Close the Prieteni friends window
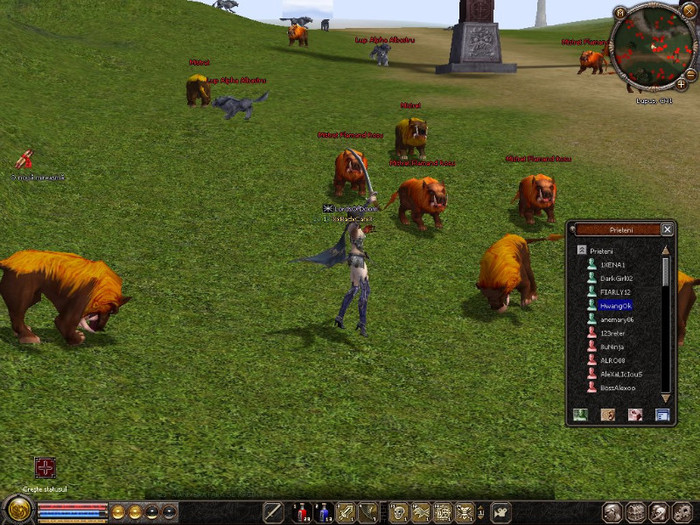The width and height of the screenshot is (700, 525). 667,229
